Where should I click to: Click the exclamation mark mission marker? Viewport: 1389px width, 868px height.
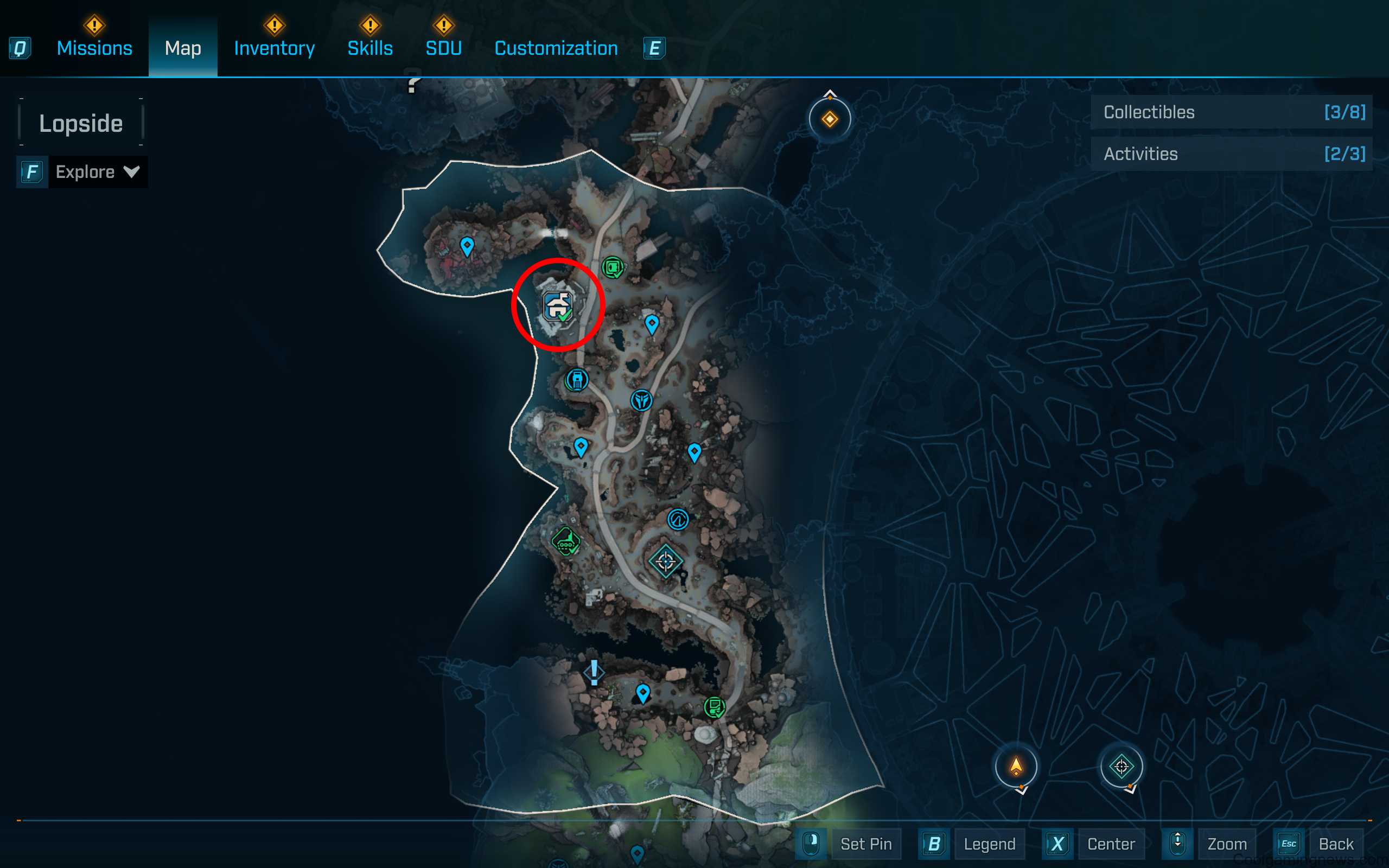tap(594, 672)
